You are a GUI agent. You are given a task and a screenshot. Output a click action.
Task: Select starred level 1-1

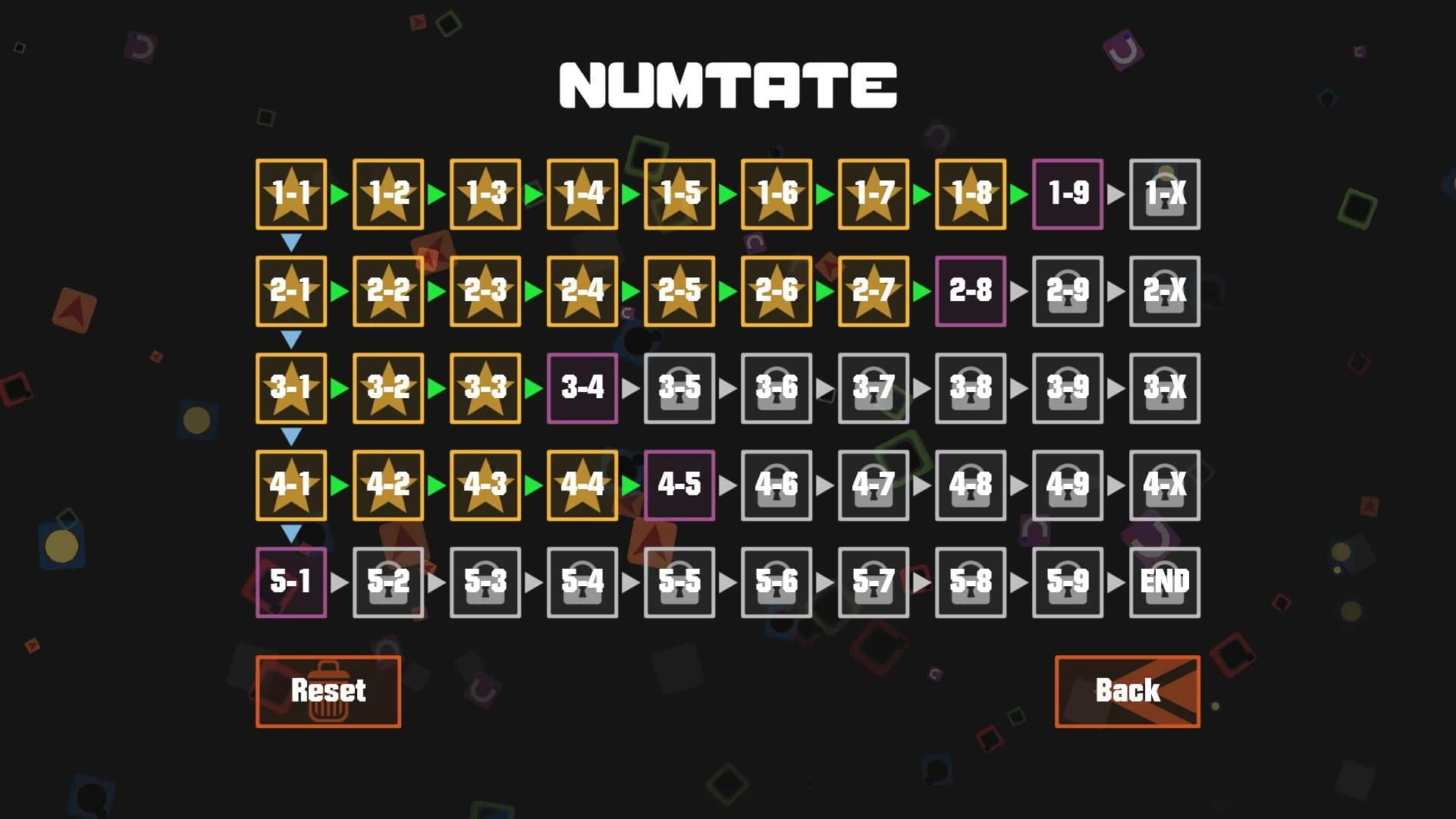point(291,194)
